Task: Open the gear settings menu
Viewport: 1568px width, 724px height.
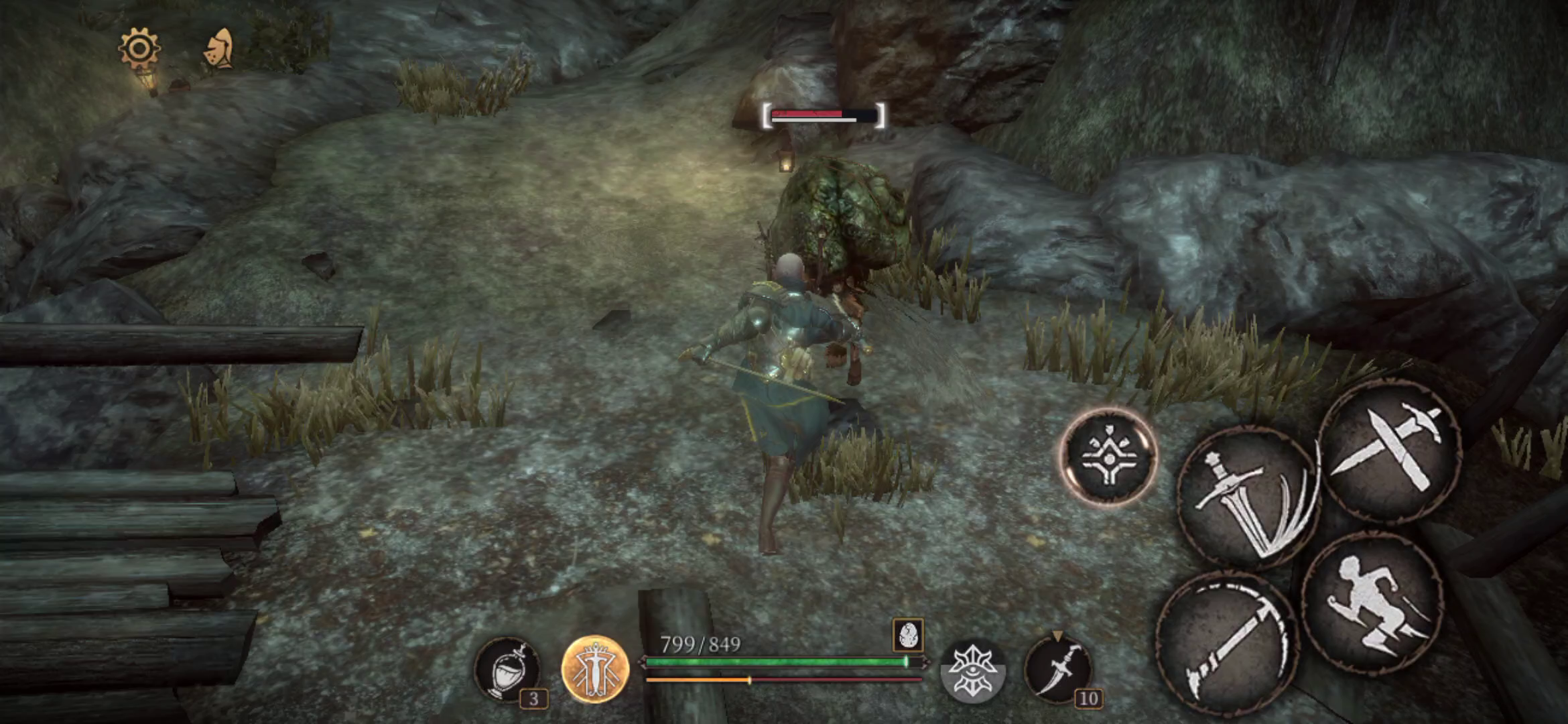Action: (x=139, y=48)
